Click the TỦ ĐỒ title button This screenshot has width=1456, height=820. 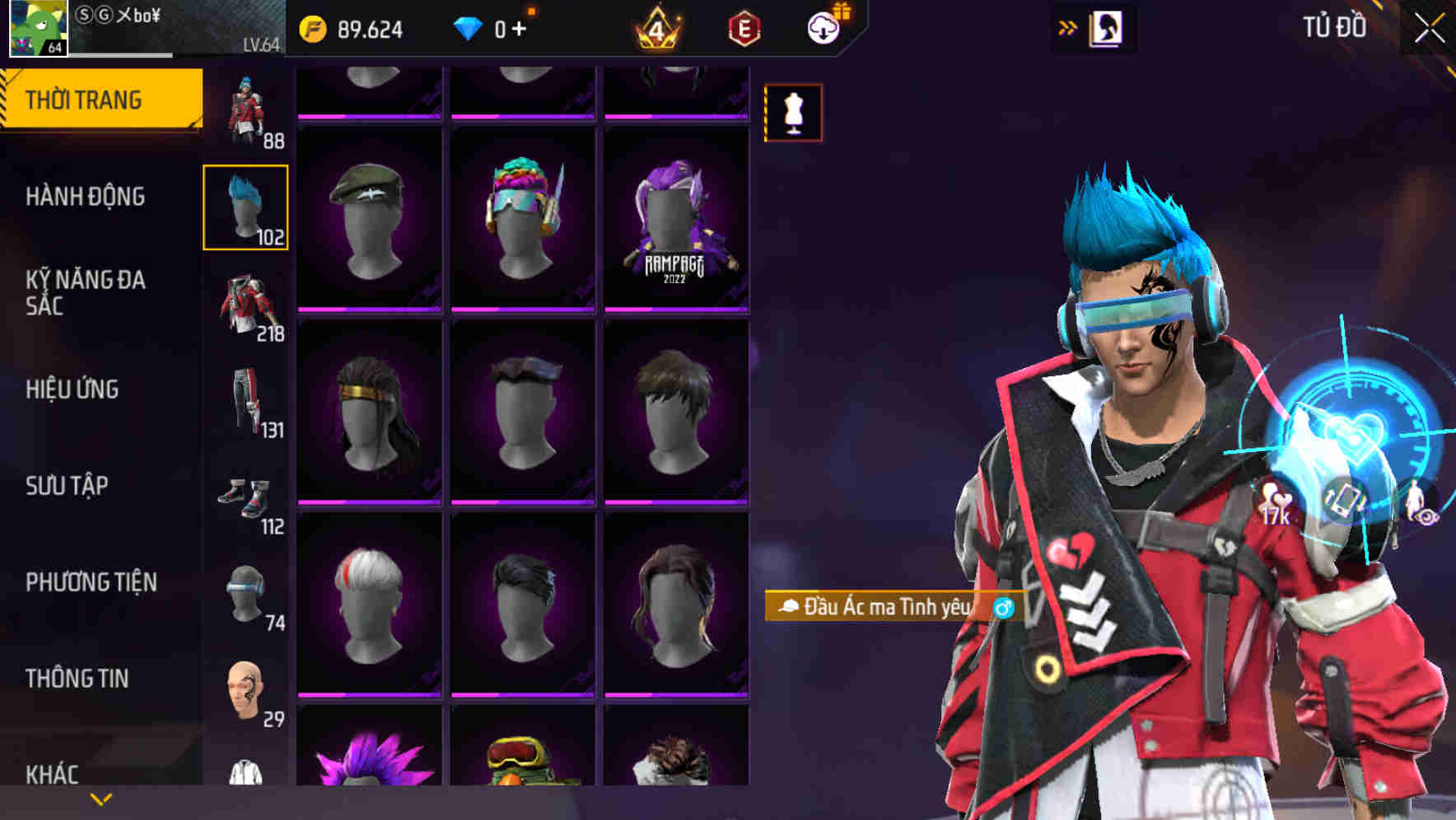pos(1335,27)
